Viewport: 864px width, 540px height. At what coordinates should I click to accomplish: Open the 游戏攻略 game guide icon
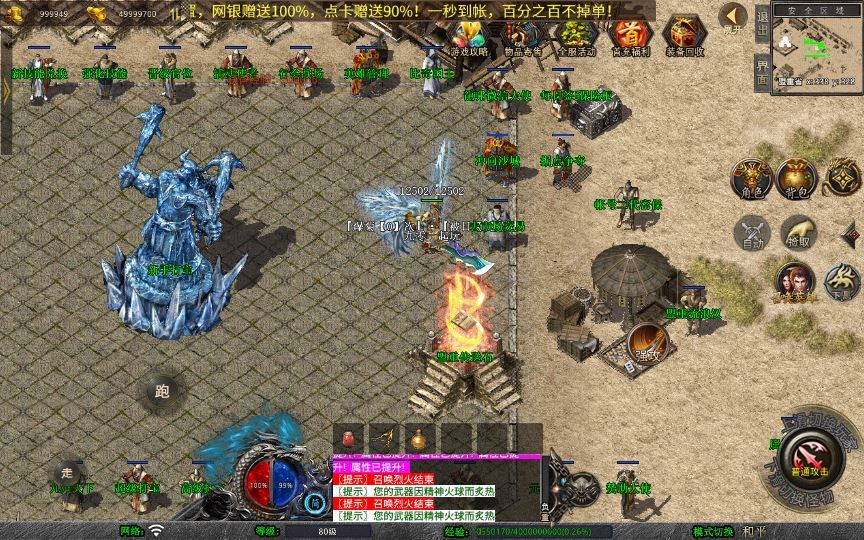468,35
